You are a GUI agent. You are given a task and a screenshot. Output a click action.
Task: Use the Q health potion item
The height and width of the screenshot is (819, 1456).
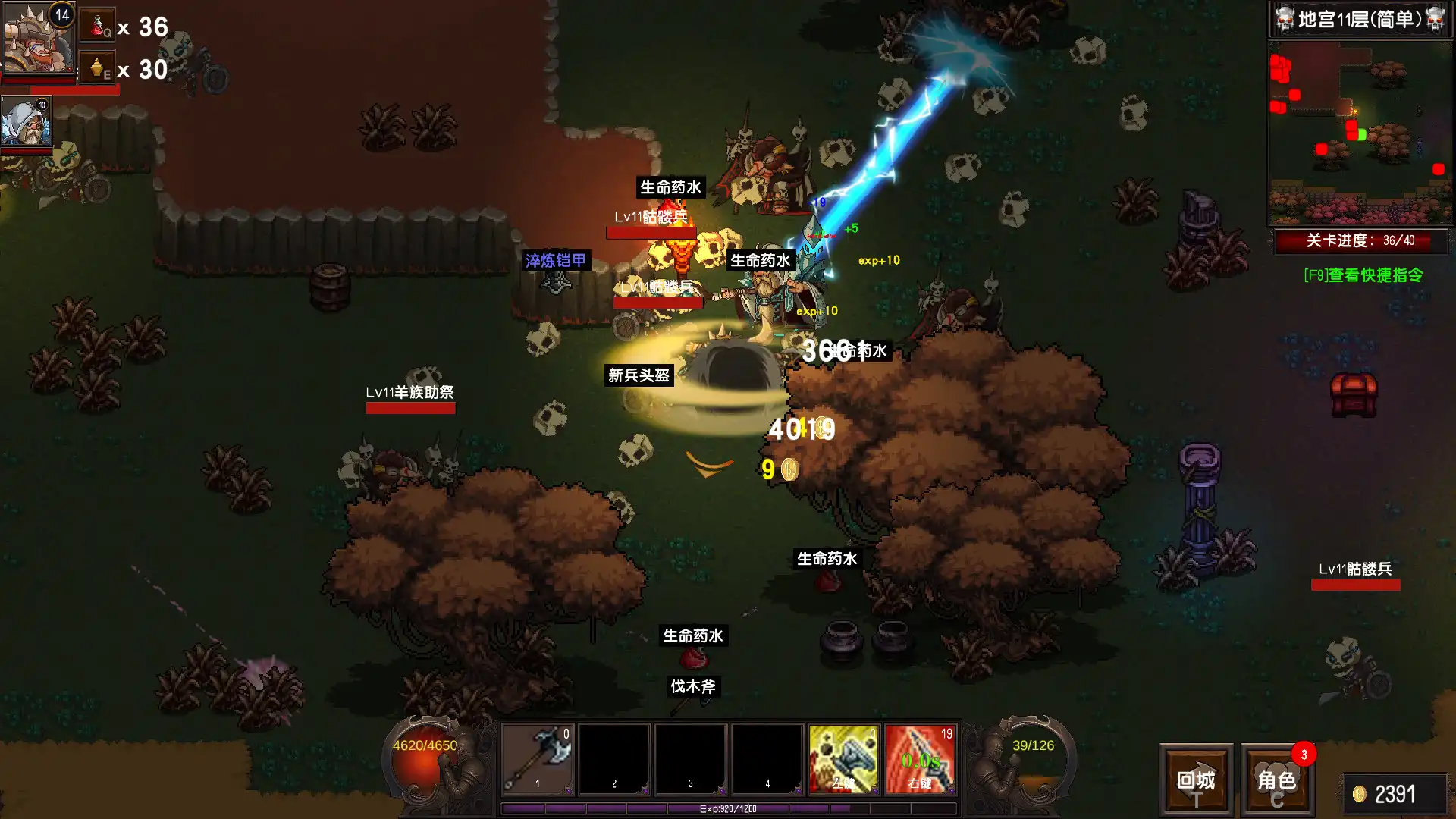point(97,25)
